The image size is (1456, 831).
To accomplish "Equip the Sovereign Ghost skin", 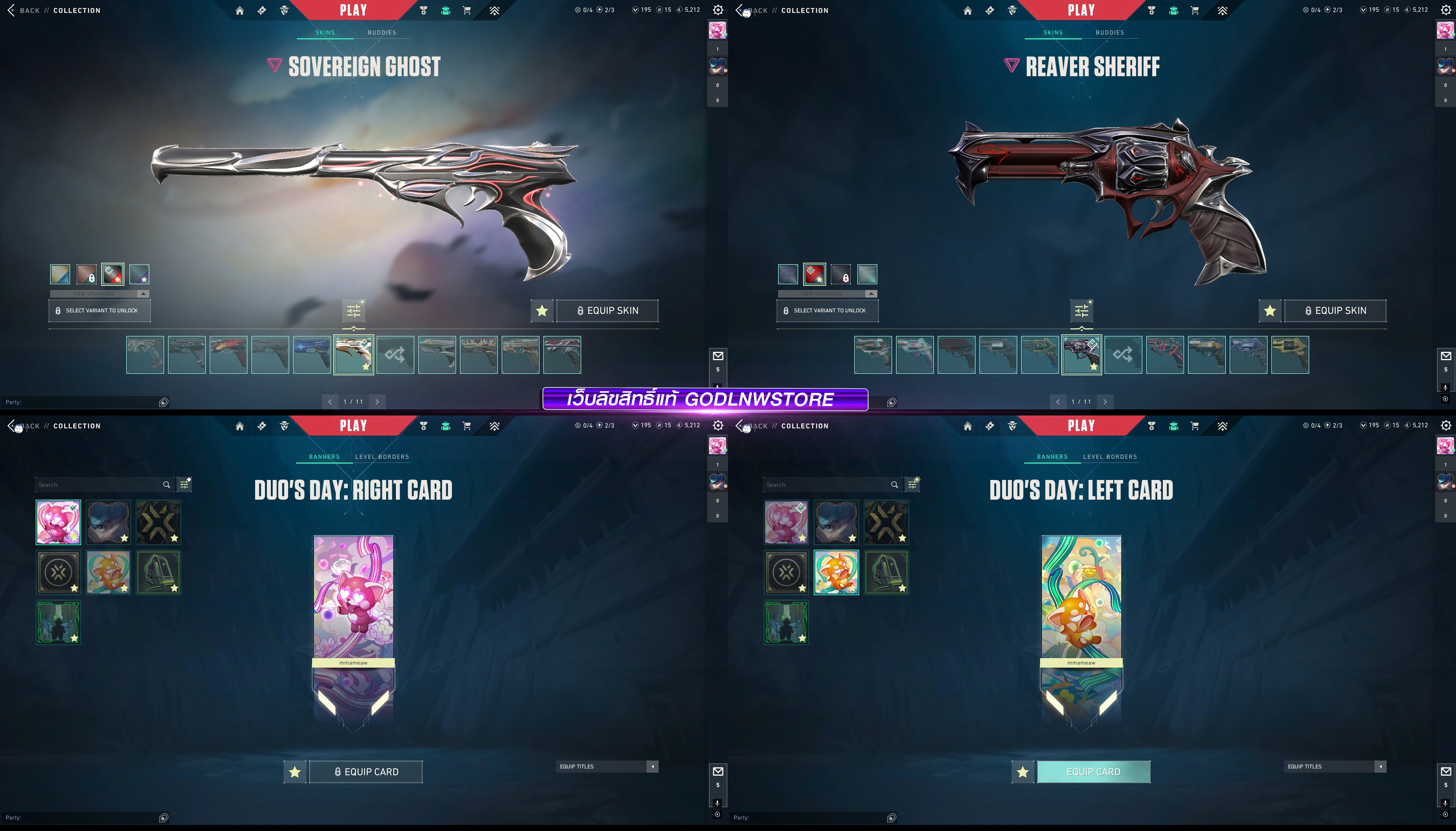I will pyautogui.click(x=607, y=310).
